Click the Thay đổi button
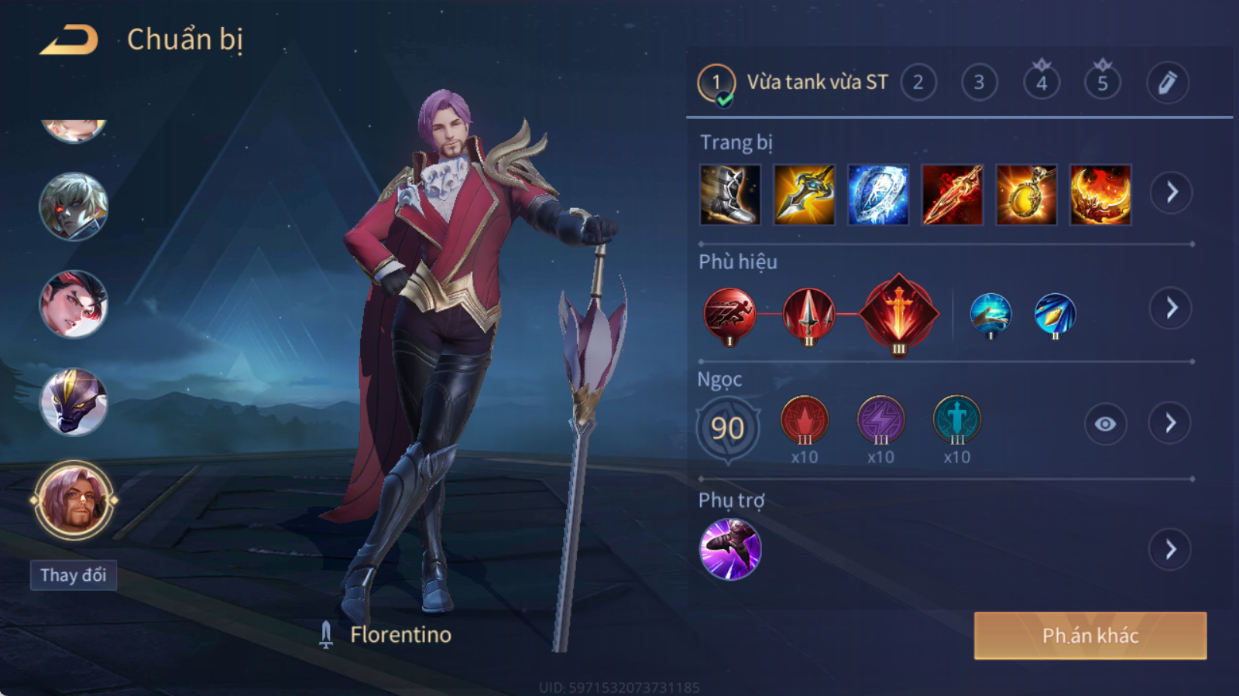1239x696 pixels. click(73, 575)
